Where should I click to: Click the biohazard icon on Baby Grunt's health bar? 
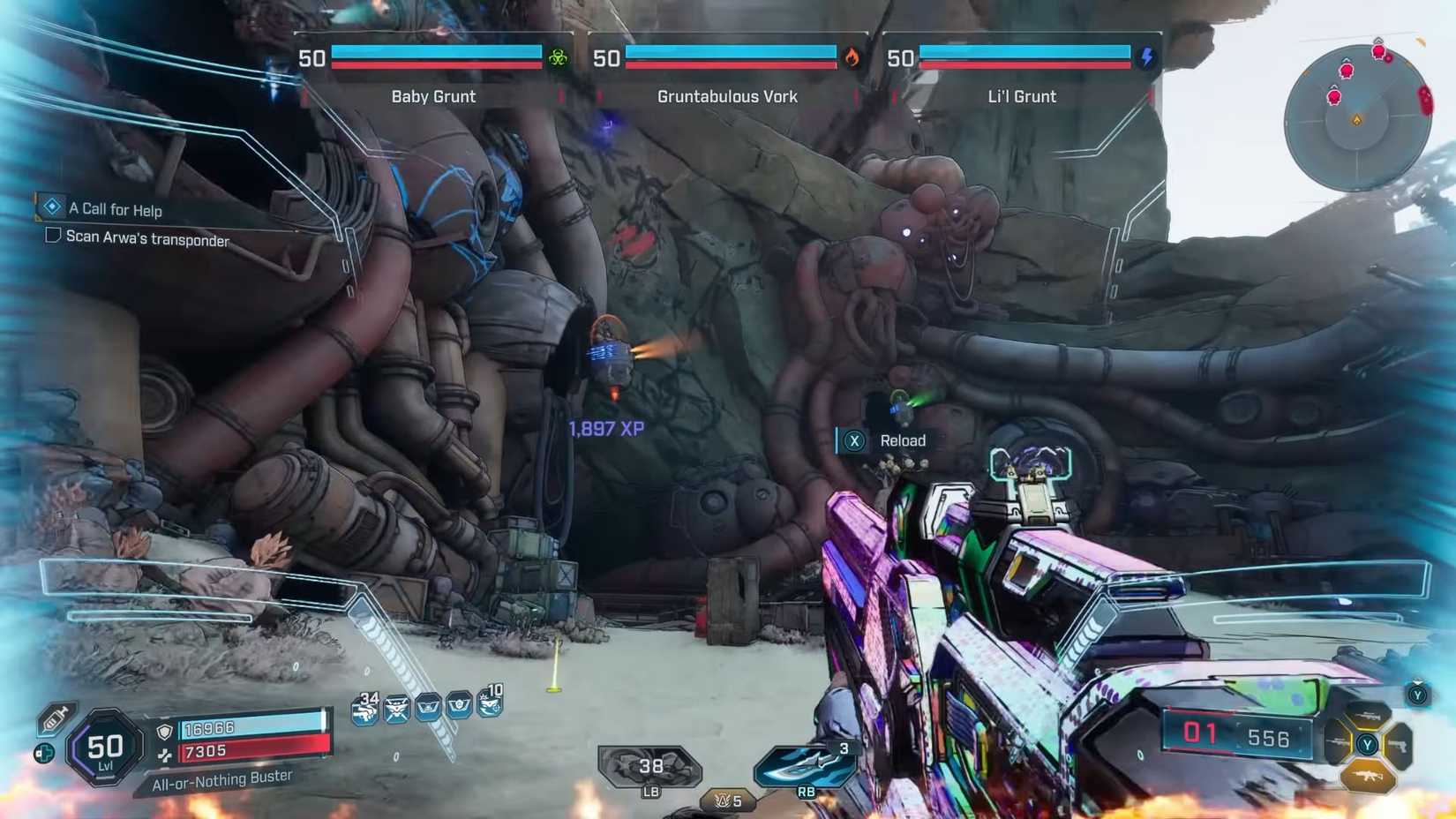[559, 55]
